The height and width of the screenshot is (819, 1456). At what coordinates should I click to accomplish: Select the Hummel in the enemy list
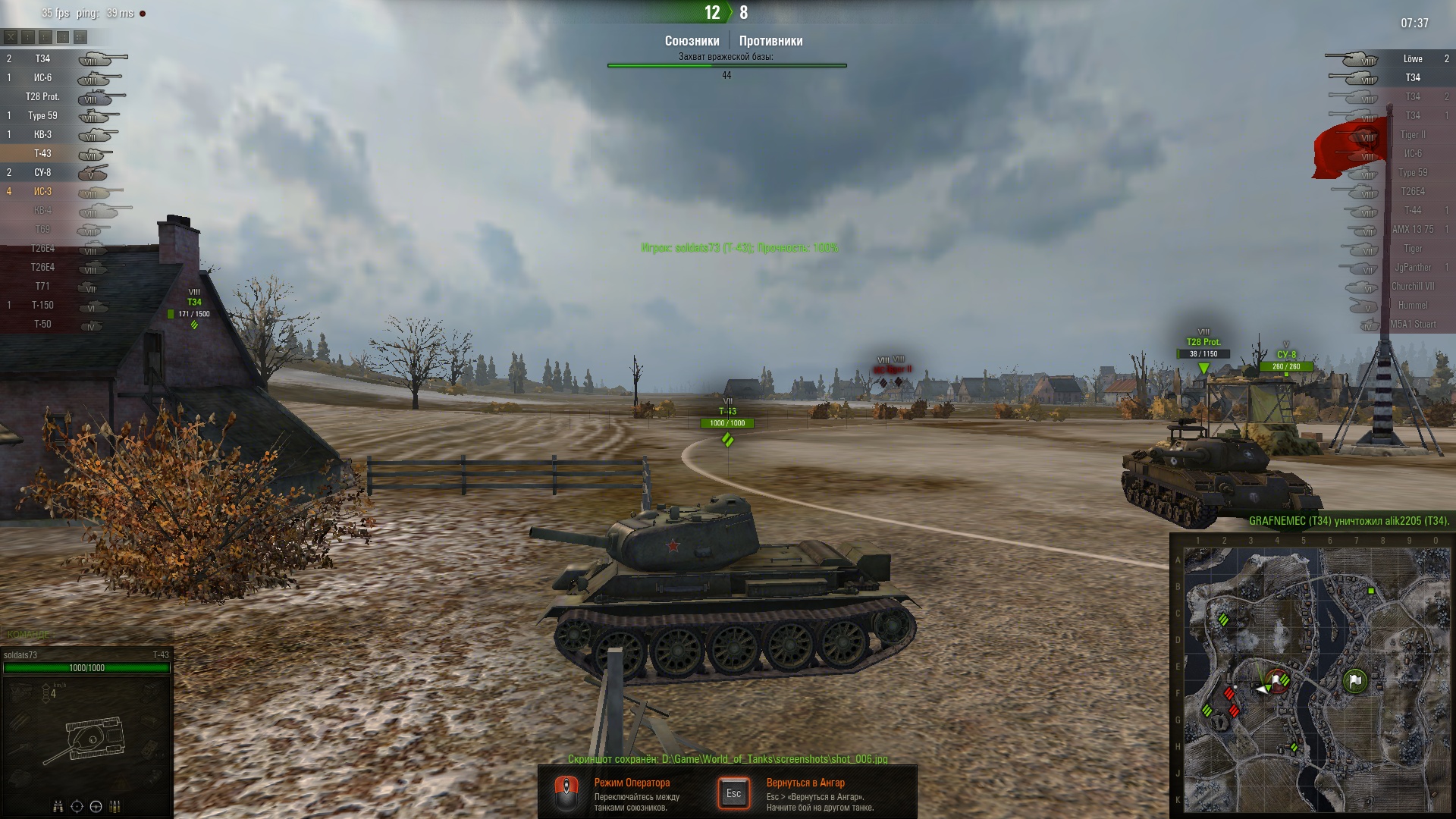pyautogui.click(x=1412, y=306)
